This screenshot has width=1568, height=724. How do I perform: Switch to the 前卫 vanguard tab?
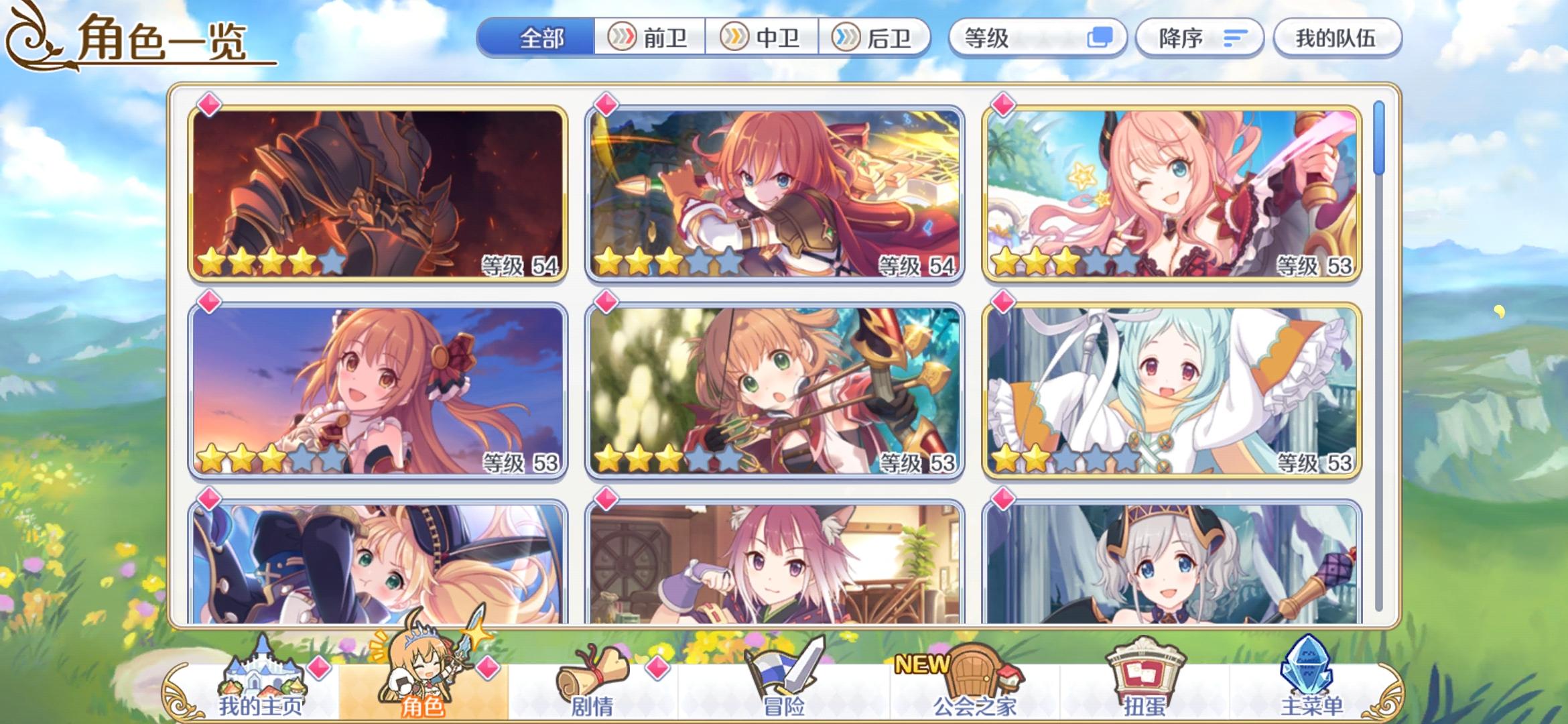[650, 38]
